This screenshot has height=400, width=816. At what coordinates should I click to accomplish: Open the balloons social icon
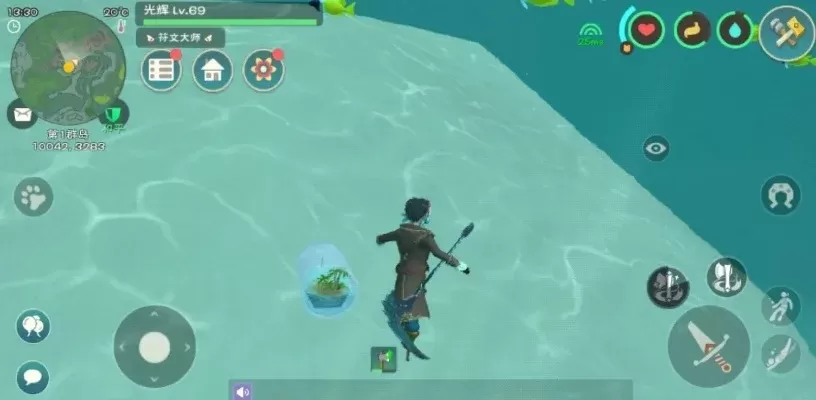click(x=33, y=326)
